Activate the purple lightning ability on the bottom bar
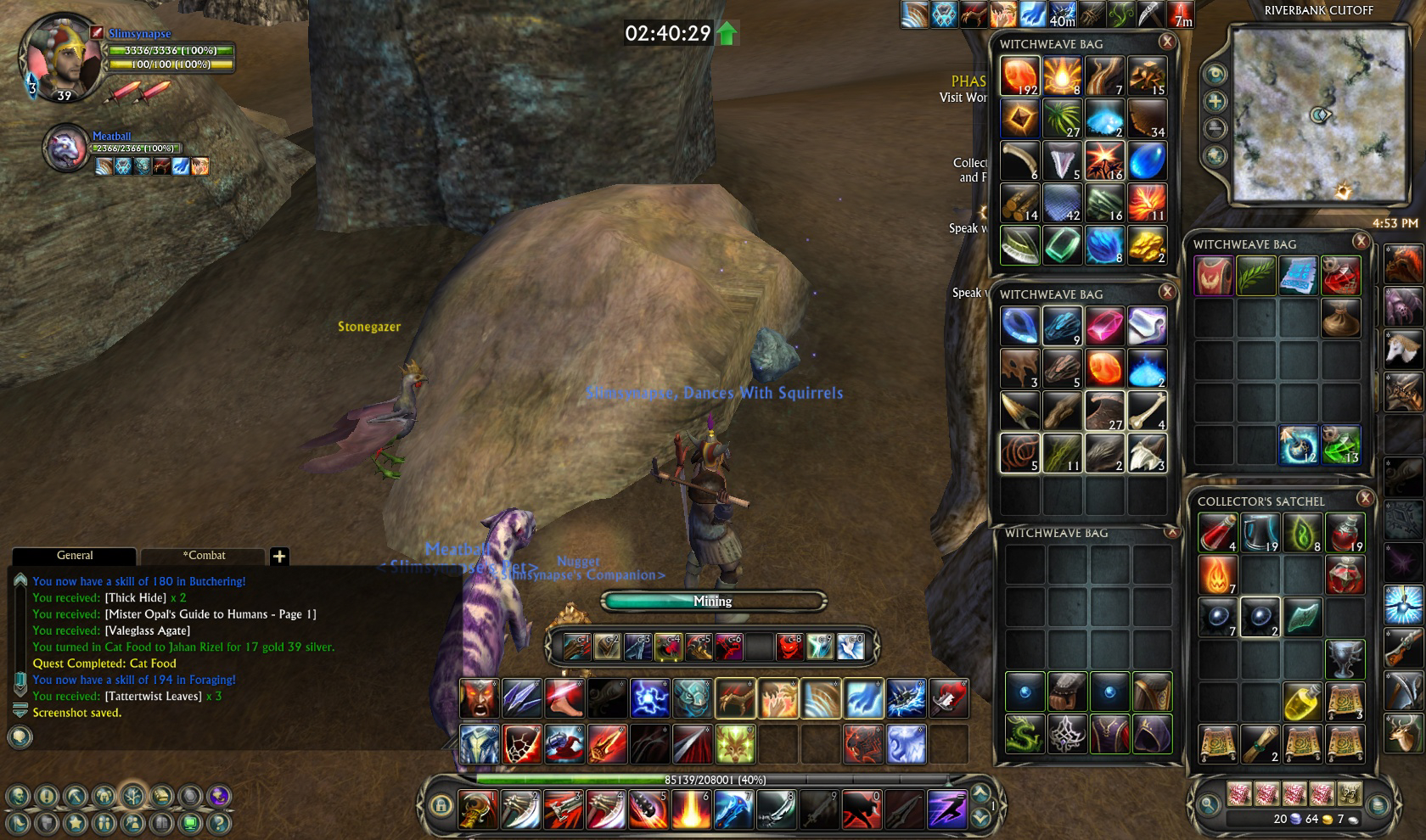 coord(946,808)
